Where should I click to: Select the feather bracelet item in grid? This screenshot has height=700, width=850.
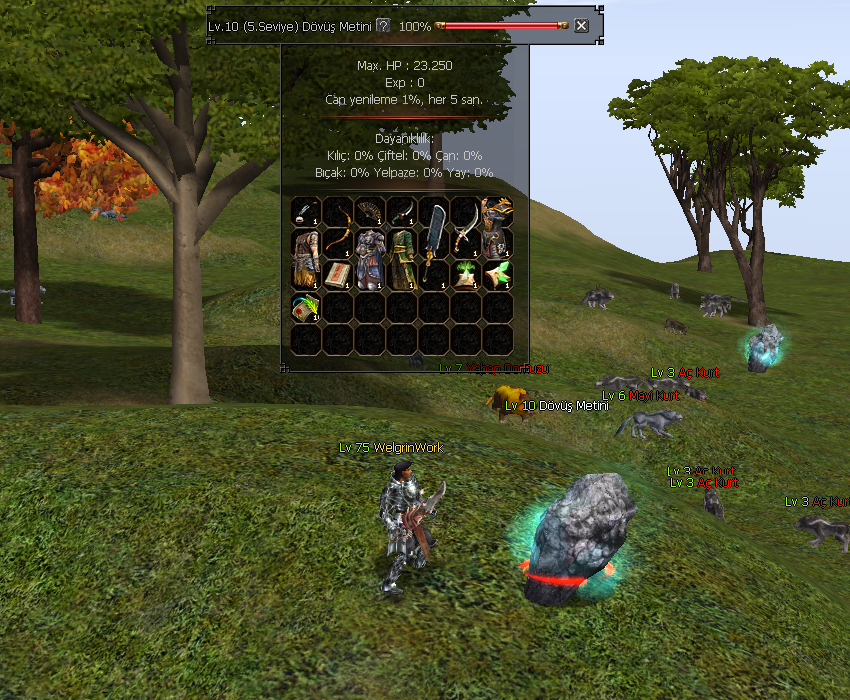tap(305, 211)
